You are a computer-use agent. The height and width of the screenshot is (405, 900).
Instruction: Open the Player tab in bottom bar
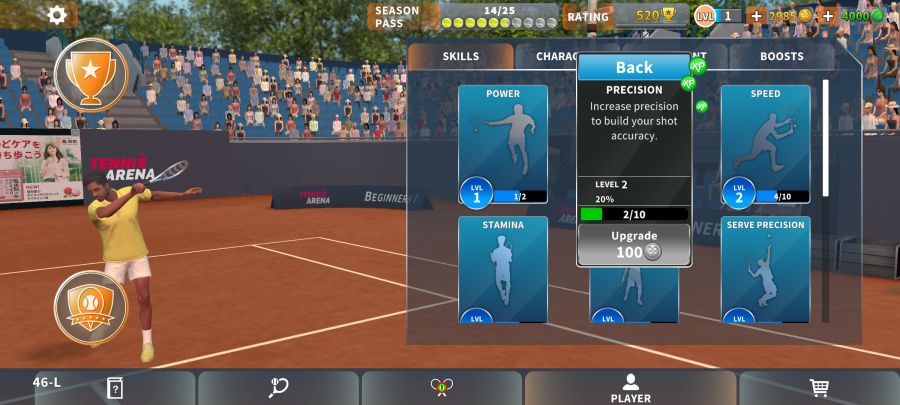630,388
